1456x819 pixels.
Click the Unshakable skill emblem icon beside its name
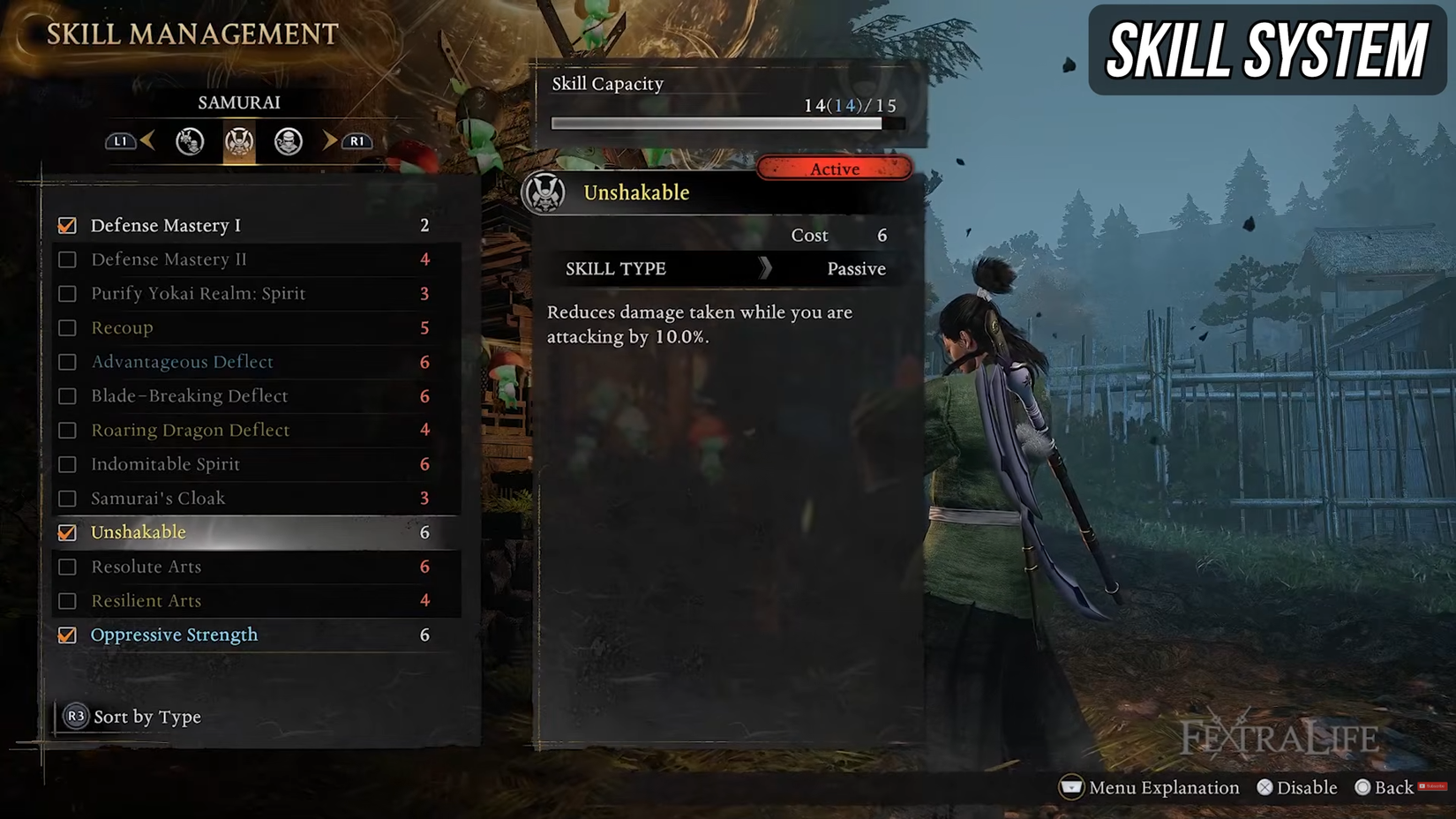[x=545, y=192]
